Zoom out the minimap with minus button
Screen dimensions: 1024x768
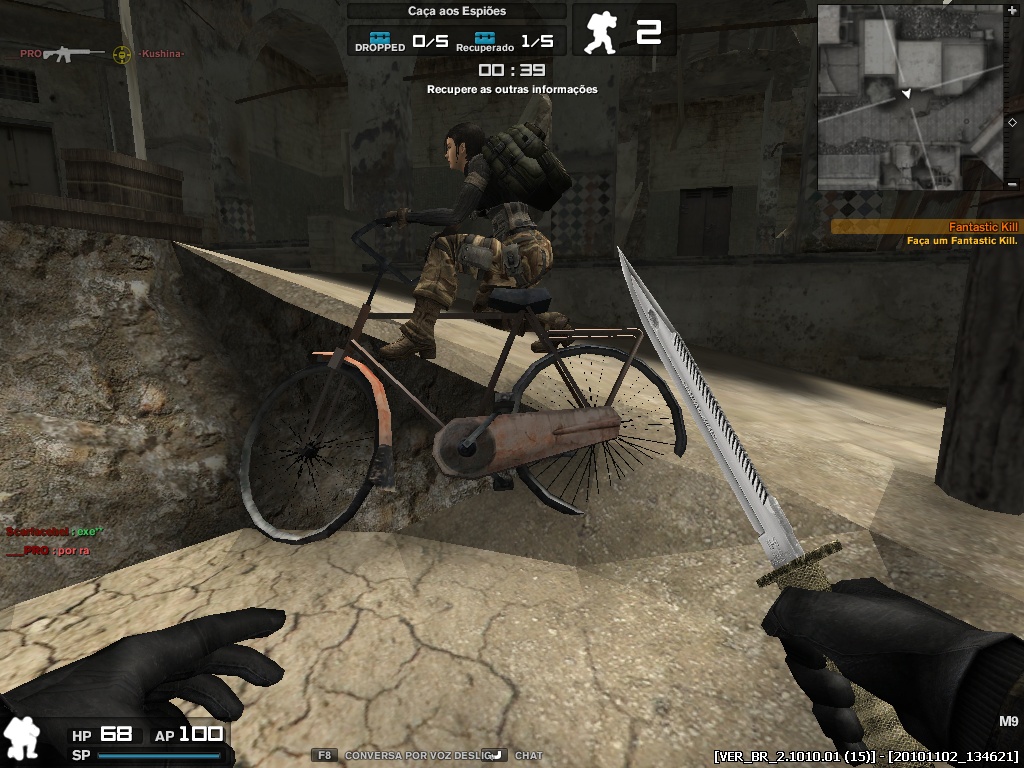(x=1013, y=184)
